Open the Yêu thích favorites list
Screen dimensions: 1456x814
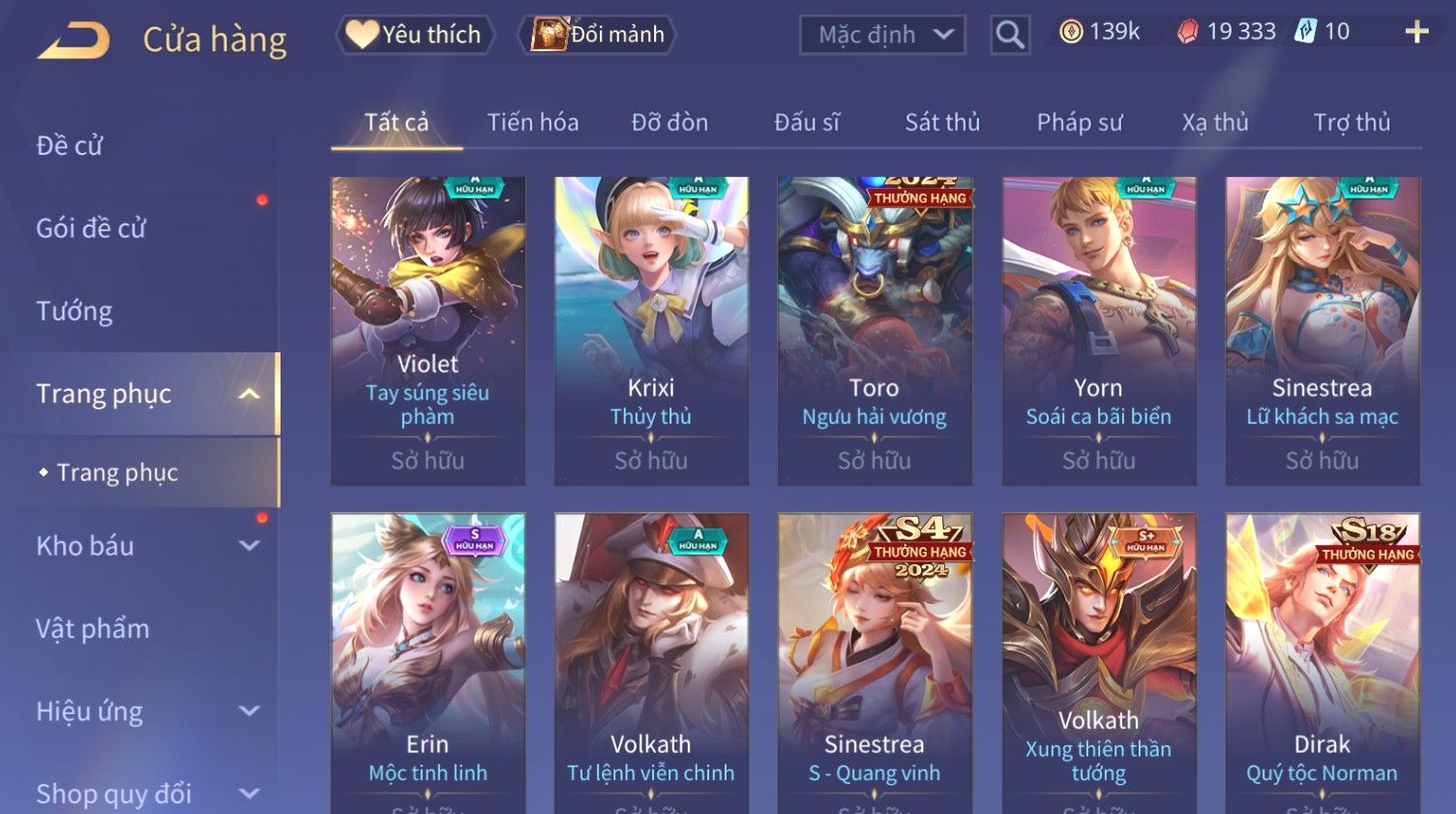click(x=415, y=35)
